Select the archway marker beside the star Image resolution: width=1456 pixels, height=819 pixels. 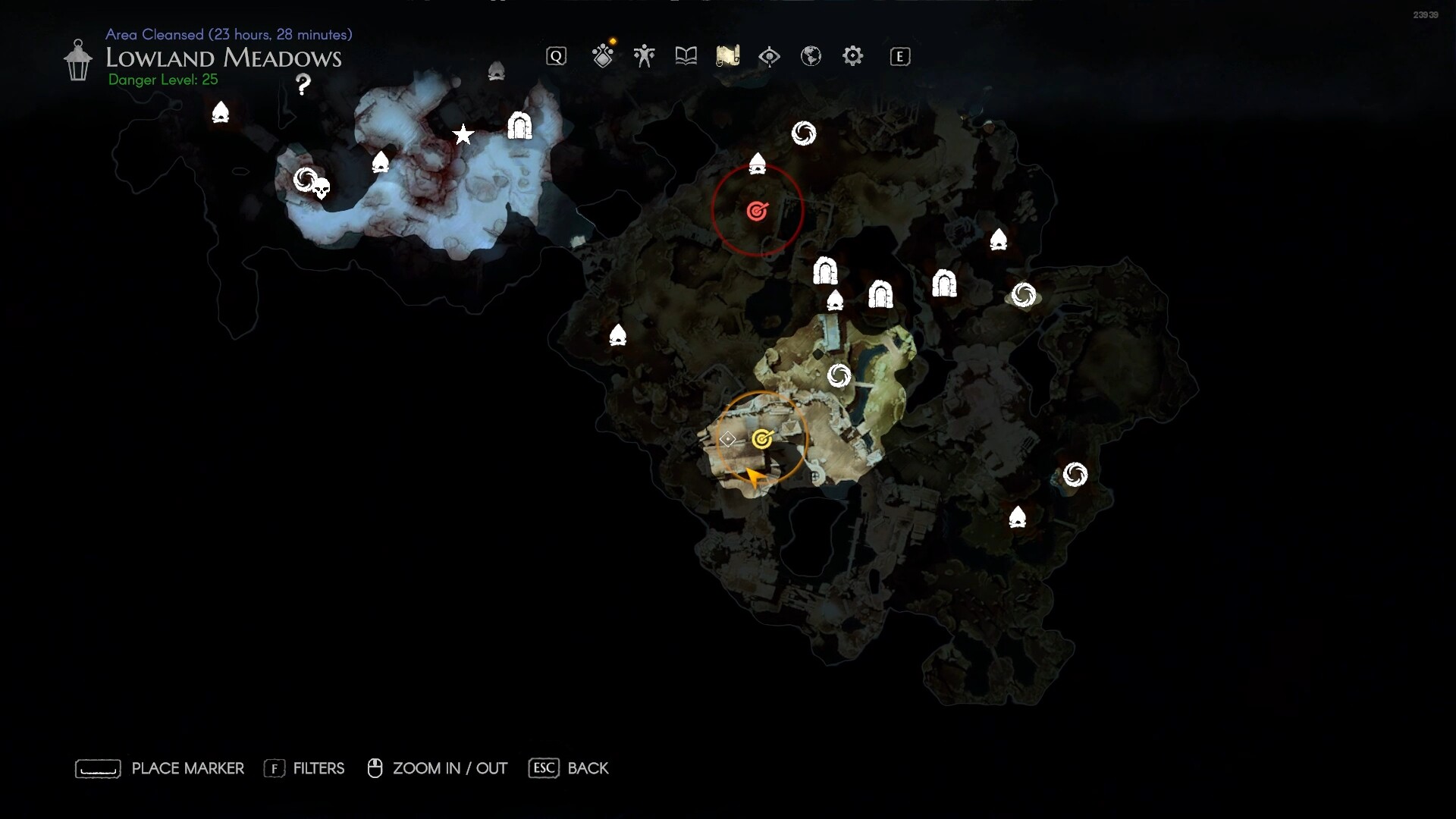click(519, 125)
